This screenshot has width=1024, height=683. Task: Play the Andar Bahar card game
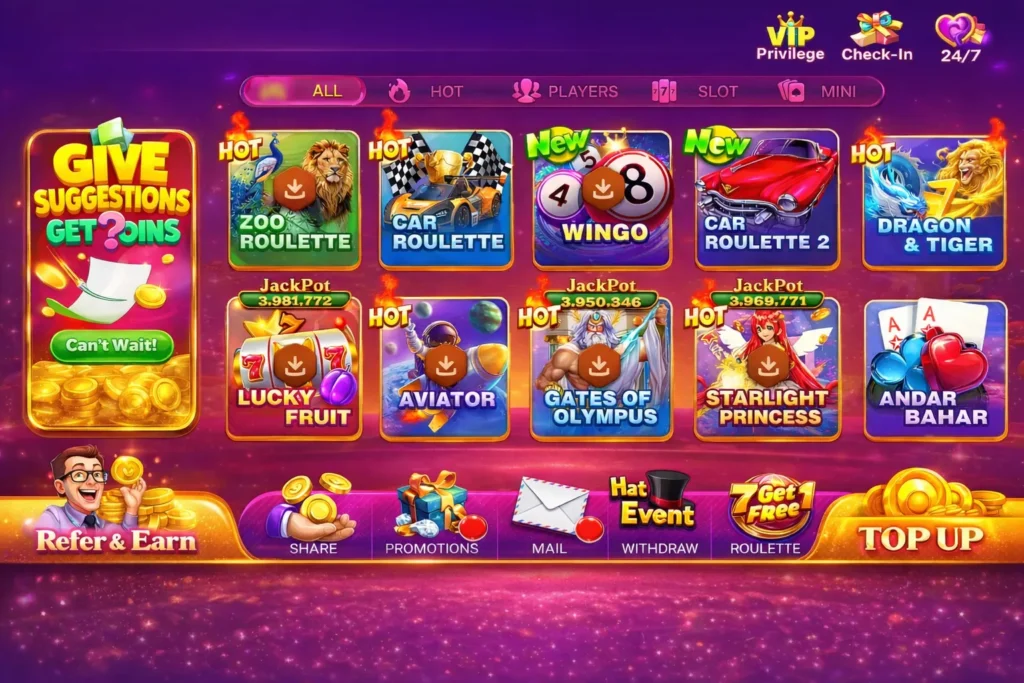click(x=934, y=370)
